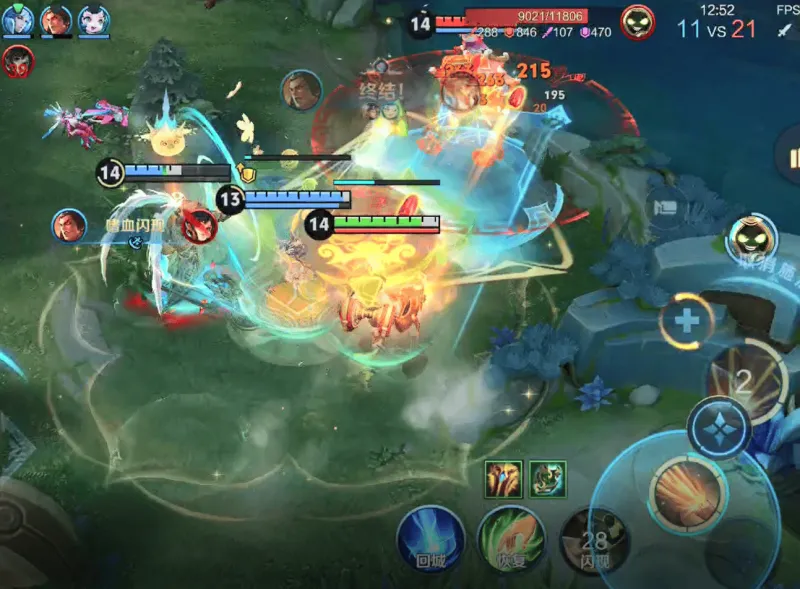Select the red-bordered enemy hero portrait
Screen dimensions: 800x589
click(17, 61)
